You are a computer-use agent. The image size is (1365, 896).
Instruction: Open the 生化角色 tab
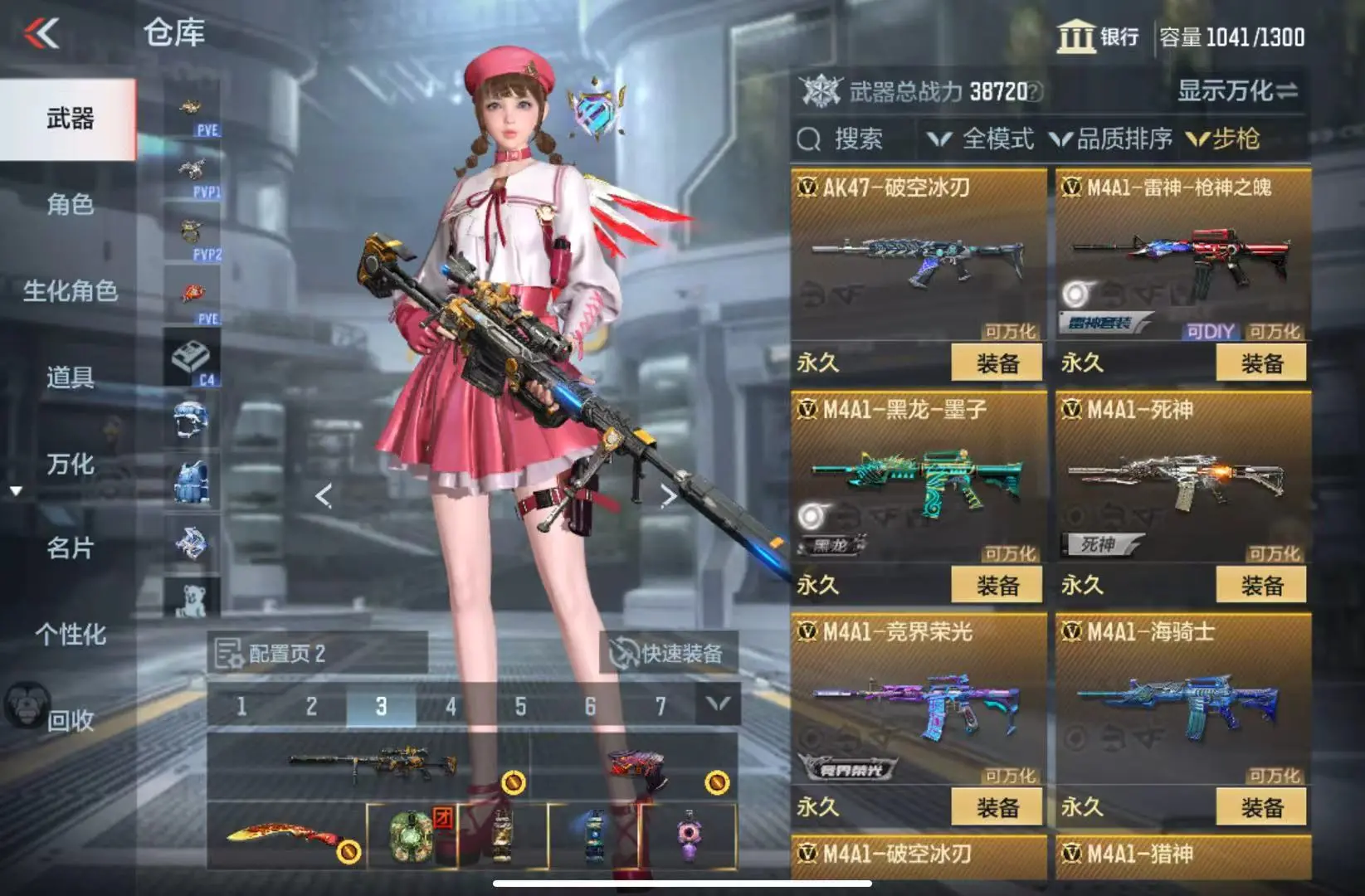click(x=70, y=291)
